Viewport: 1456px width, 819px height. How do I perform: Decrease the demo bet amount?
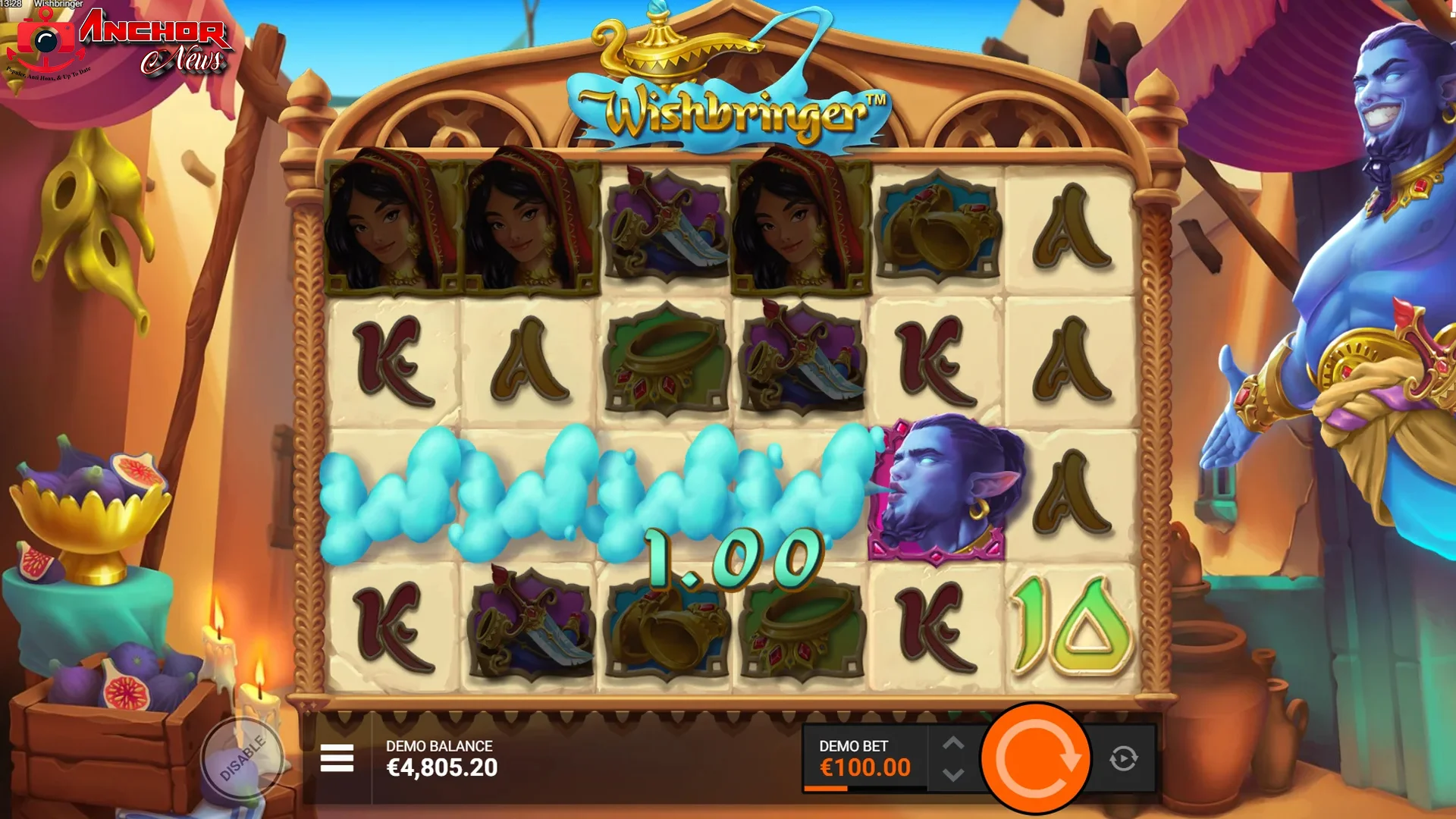coord(953,774)
